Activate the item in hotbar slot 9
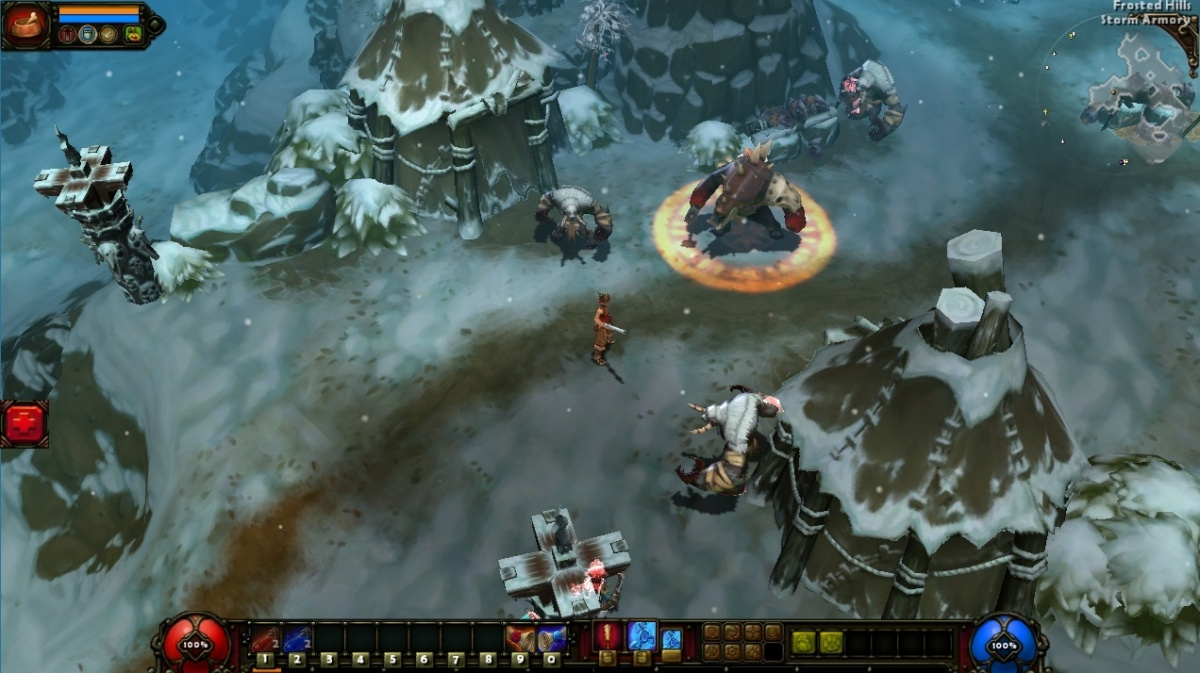Viewport: 1200px width, 673px height. pyautogui.click(x=519, y=638)
